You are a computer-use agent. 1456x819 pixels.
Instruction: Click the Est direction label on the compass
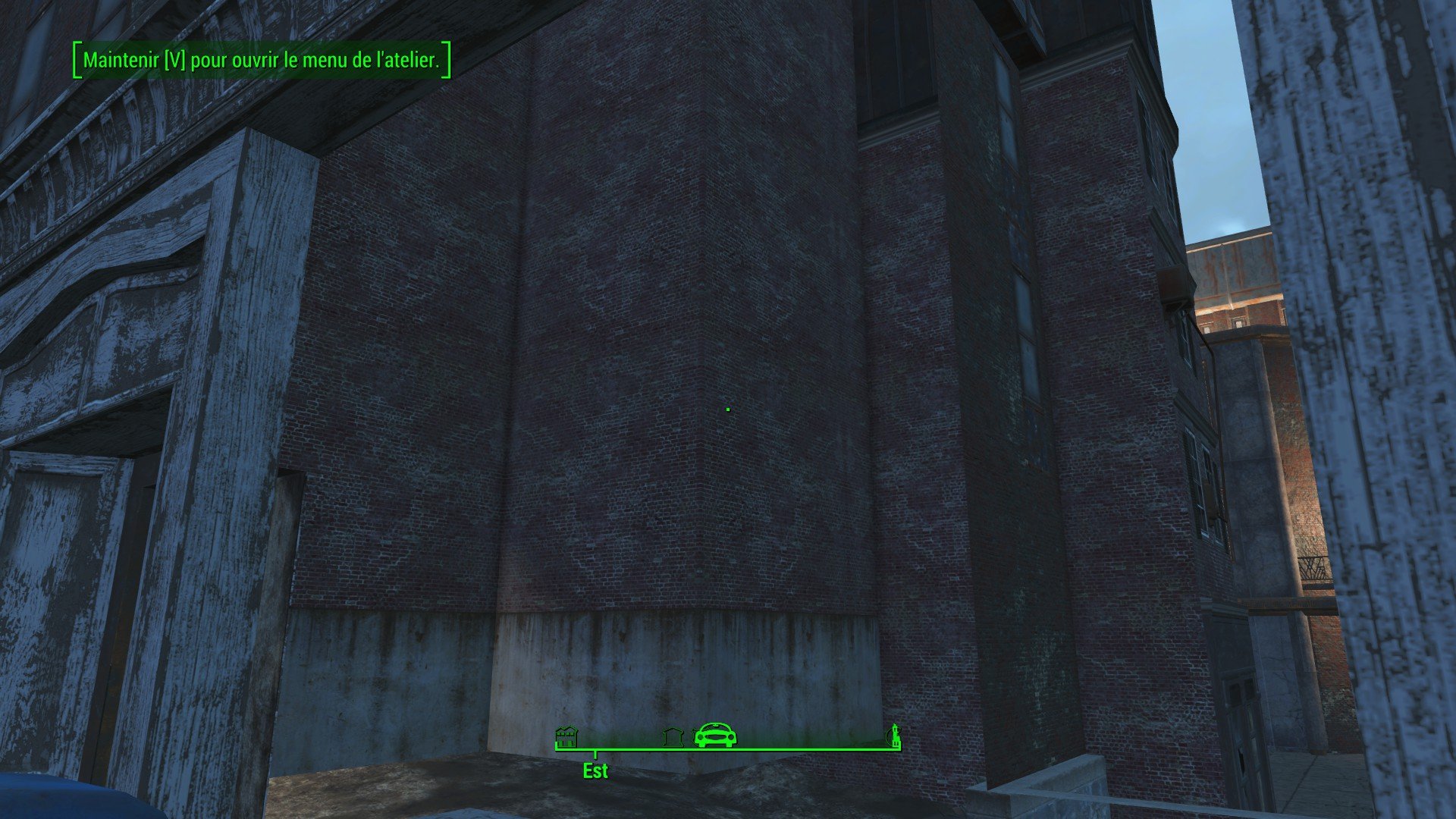[595, 771]
